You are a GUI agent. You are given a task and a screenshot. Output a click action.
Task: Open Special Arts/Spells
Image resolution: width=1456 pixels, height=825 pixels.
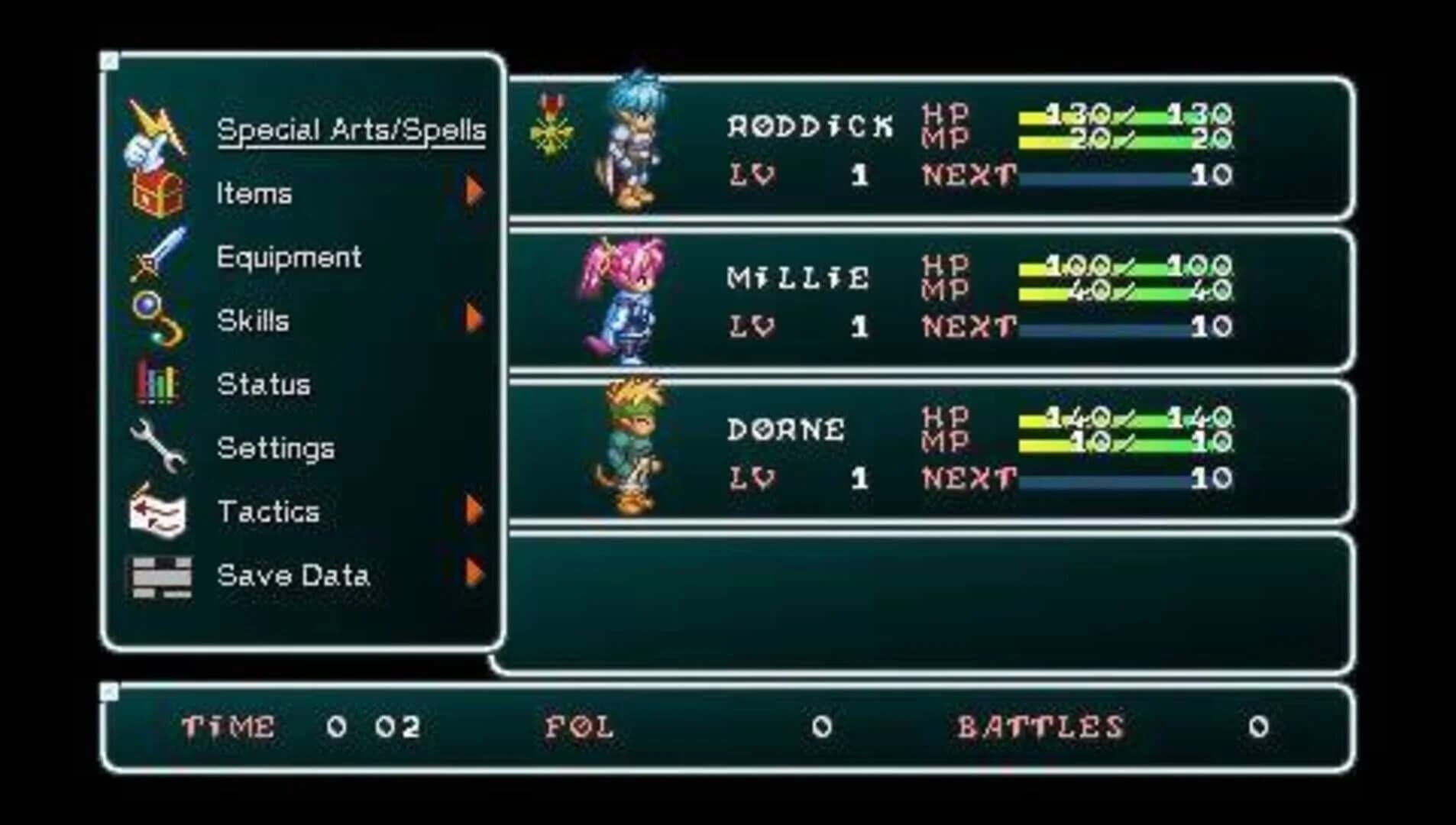point(351,130)
